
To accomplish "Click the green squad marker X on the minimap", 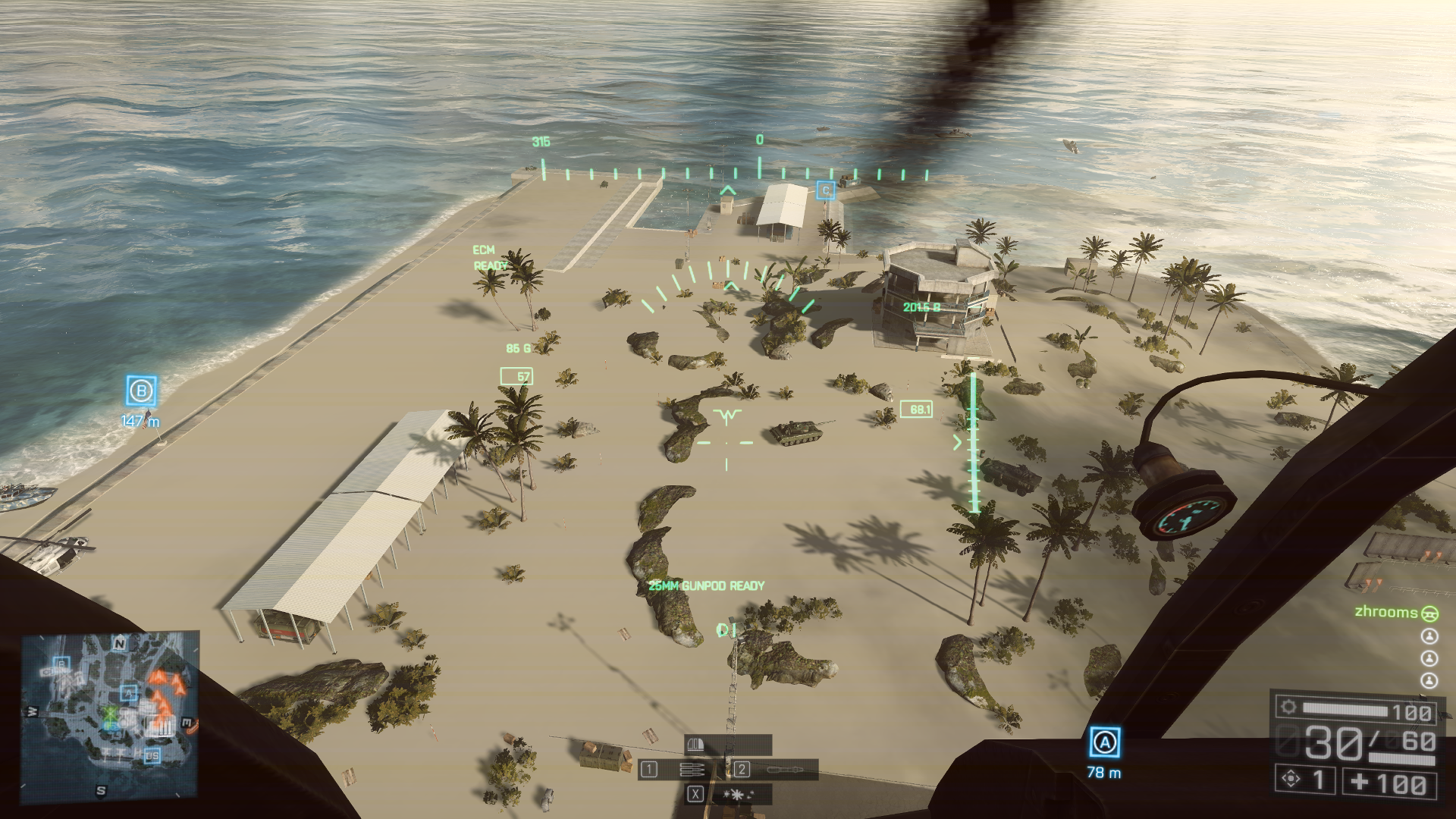I will (x=109, y=714).
